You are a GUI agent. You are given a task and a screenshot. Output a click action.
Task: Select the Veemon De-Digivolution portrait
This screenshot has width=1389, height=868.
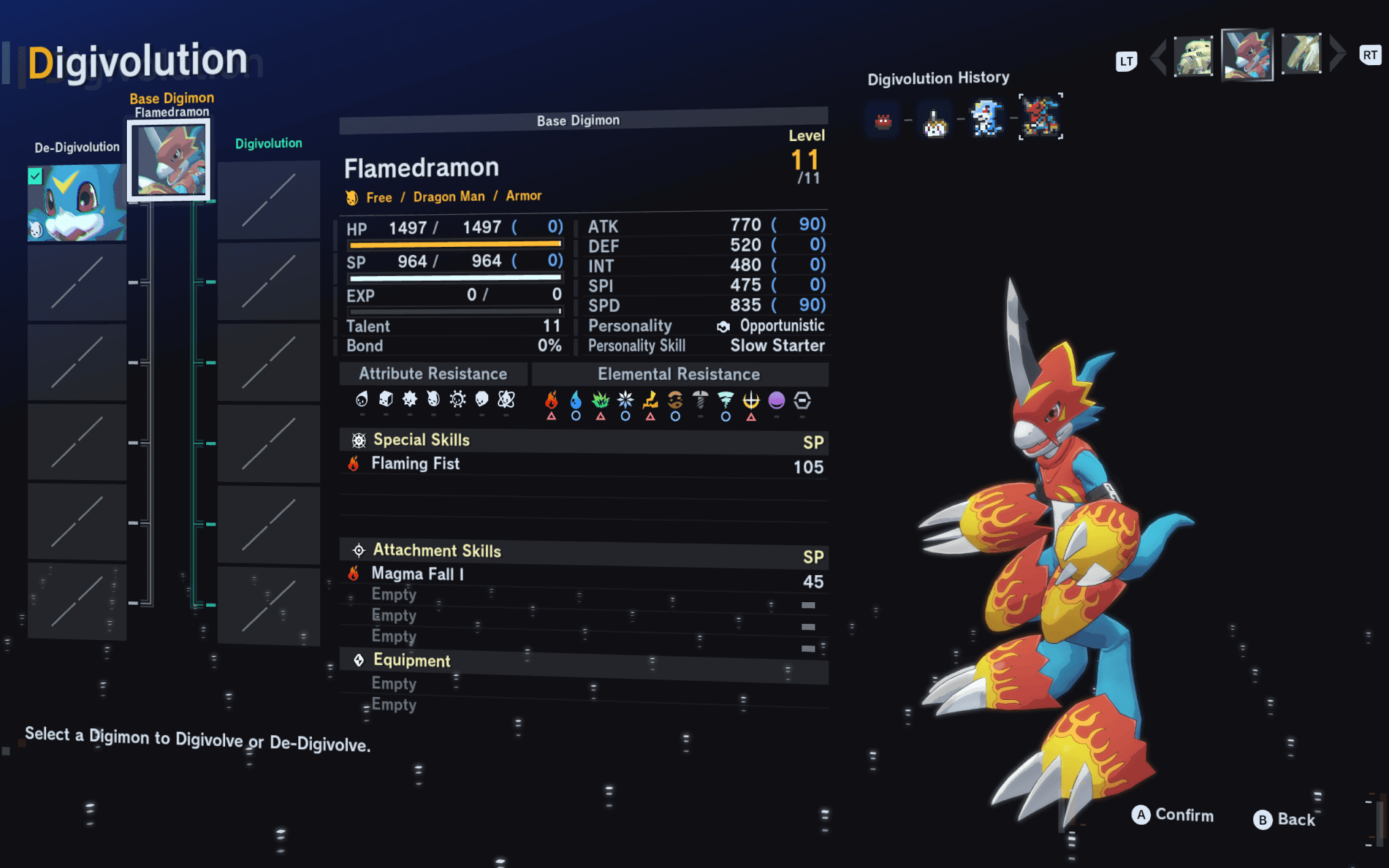click(77, 203)
